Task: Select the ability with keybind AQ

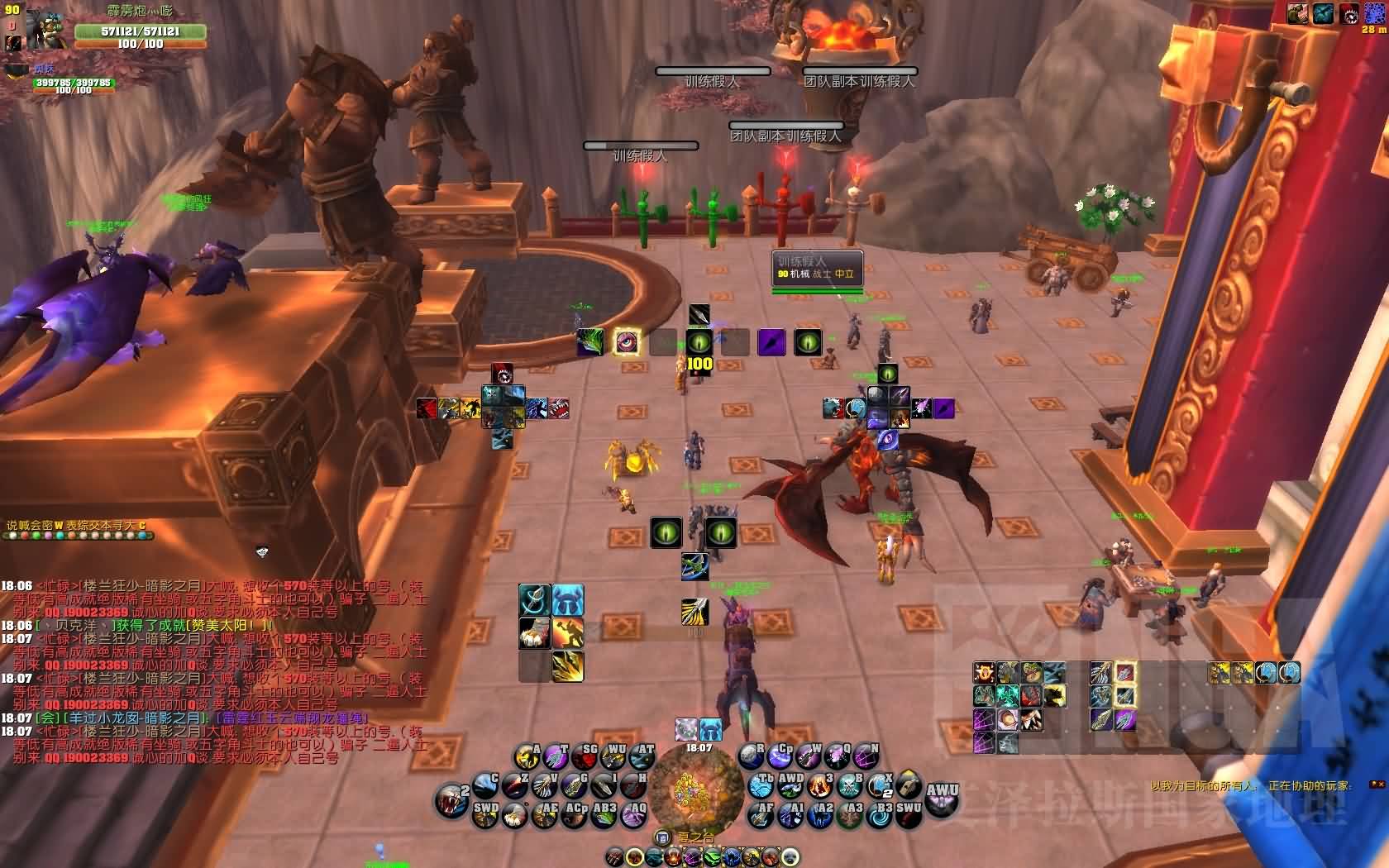Action: (633, 815)
